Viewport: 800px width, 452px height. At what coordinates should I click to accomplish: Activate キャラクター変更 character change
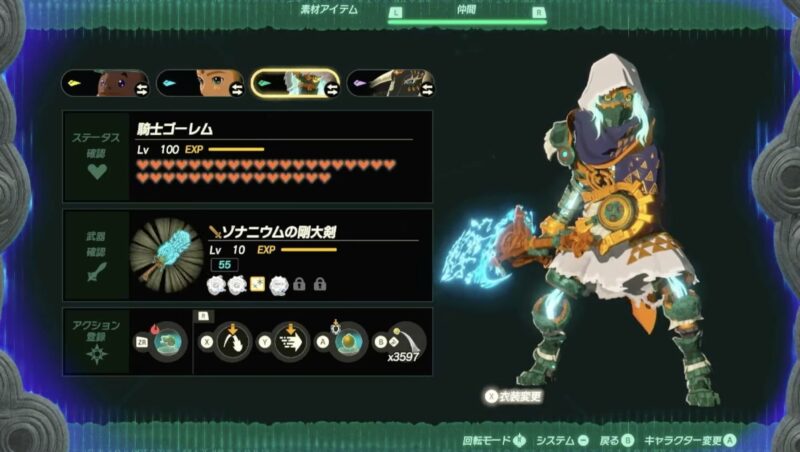click(690, 440)
